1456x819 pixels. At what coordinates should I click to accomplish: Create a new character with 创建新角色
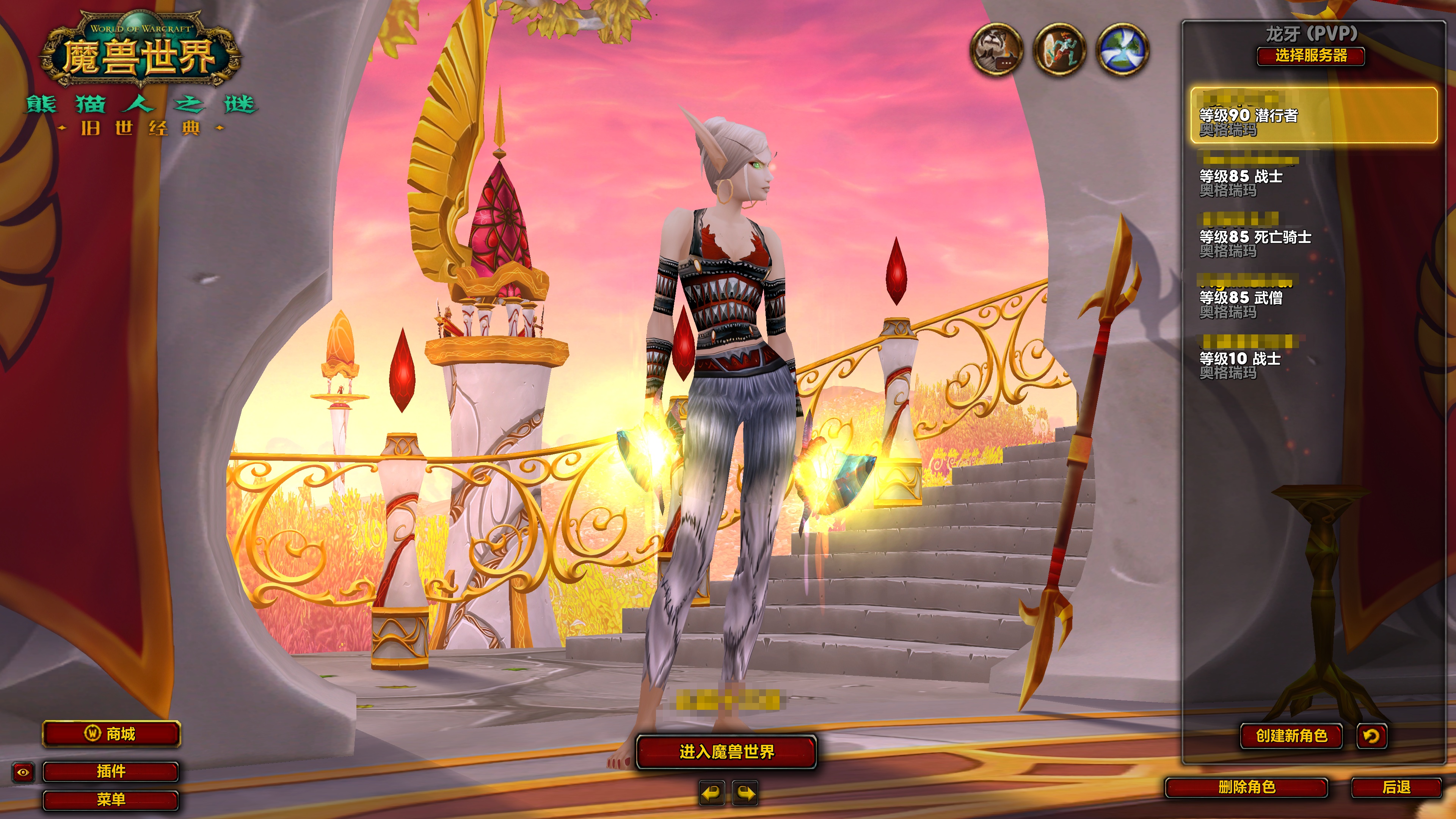pos(1291,735)
